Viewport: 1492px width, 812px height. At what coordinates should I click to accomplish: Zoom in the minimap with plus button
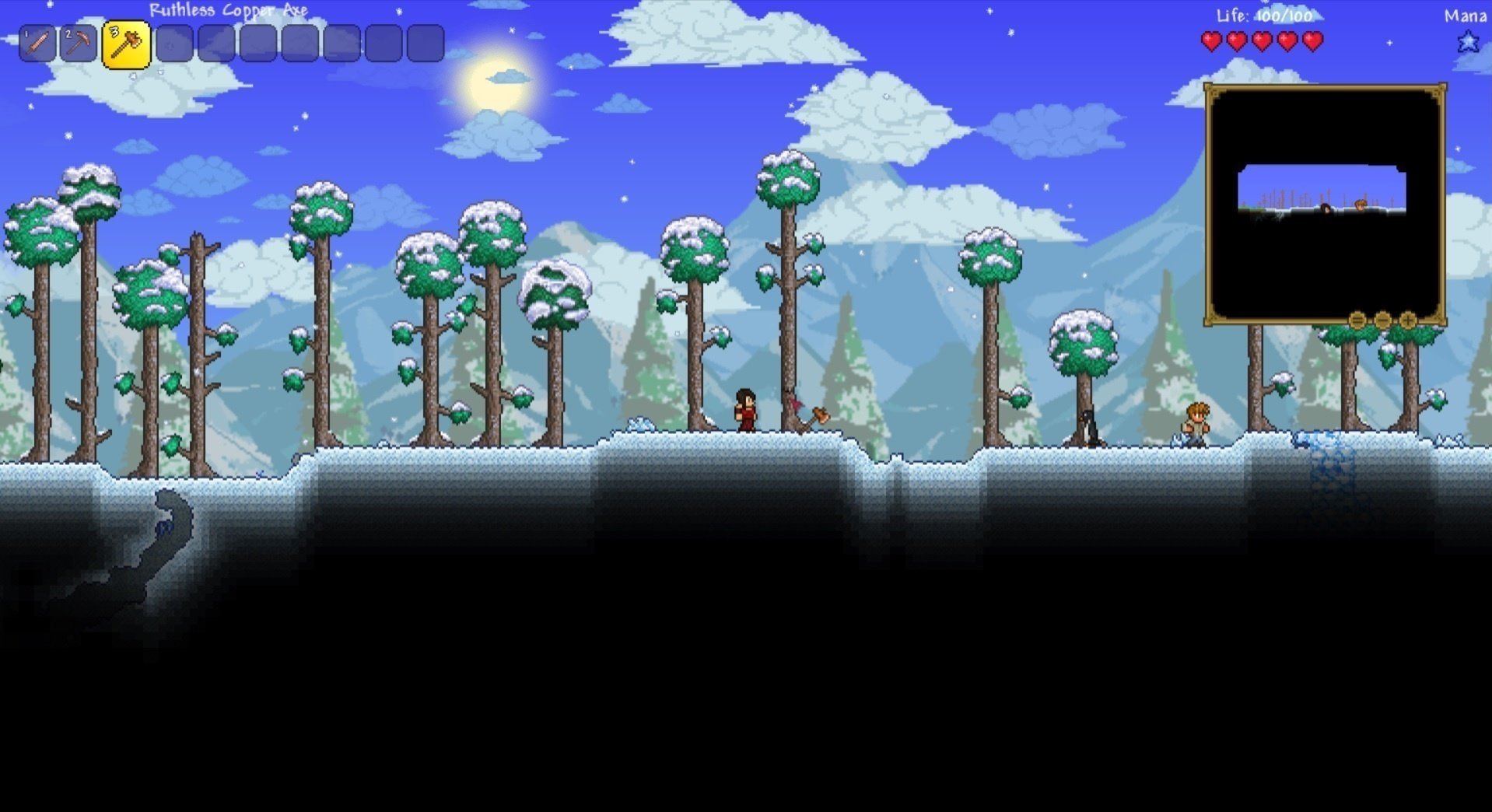[1407, 320]
